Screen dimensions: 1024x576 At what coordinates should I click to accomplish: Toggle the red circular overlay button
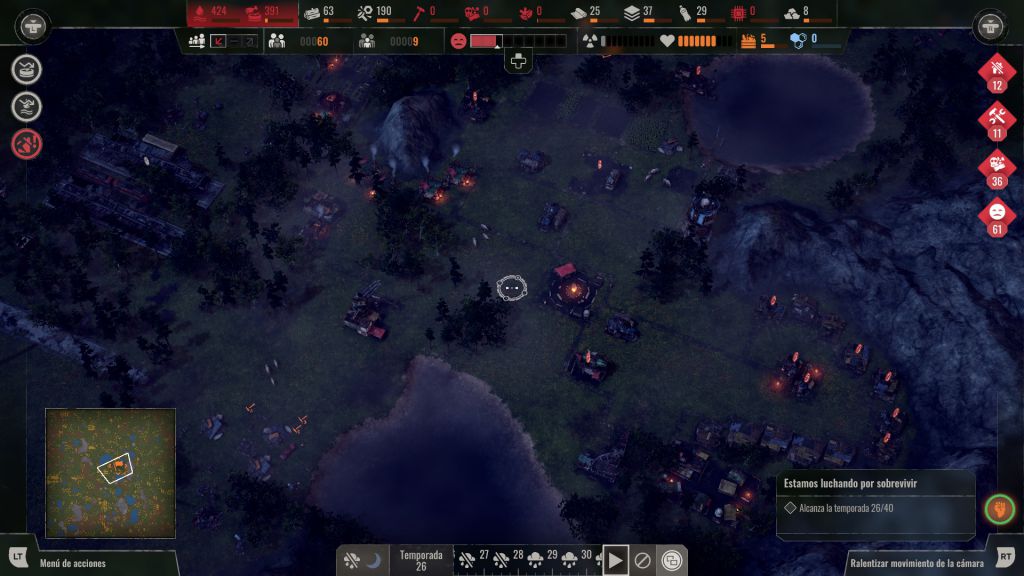[x=27, y=144]
